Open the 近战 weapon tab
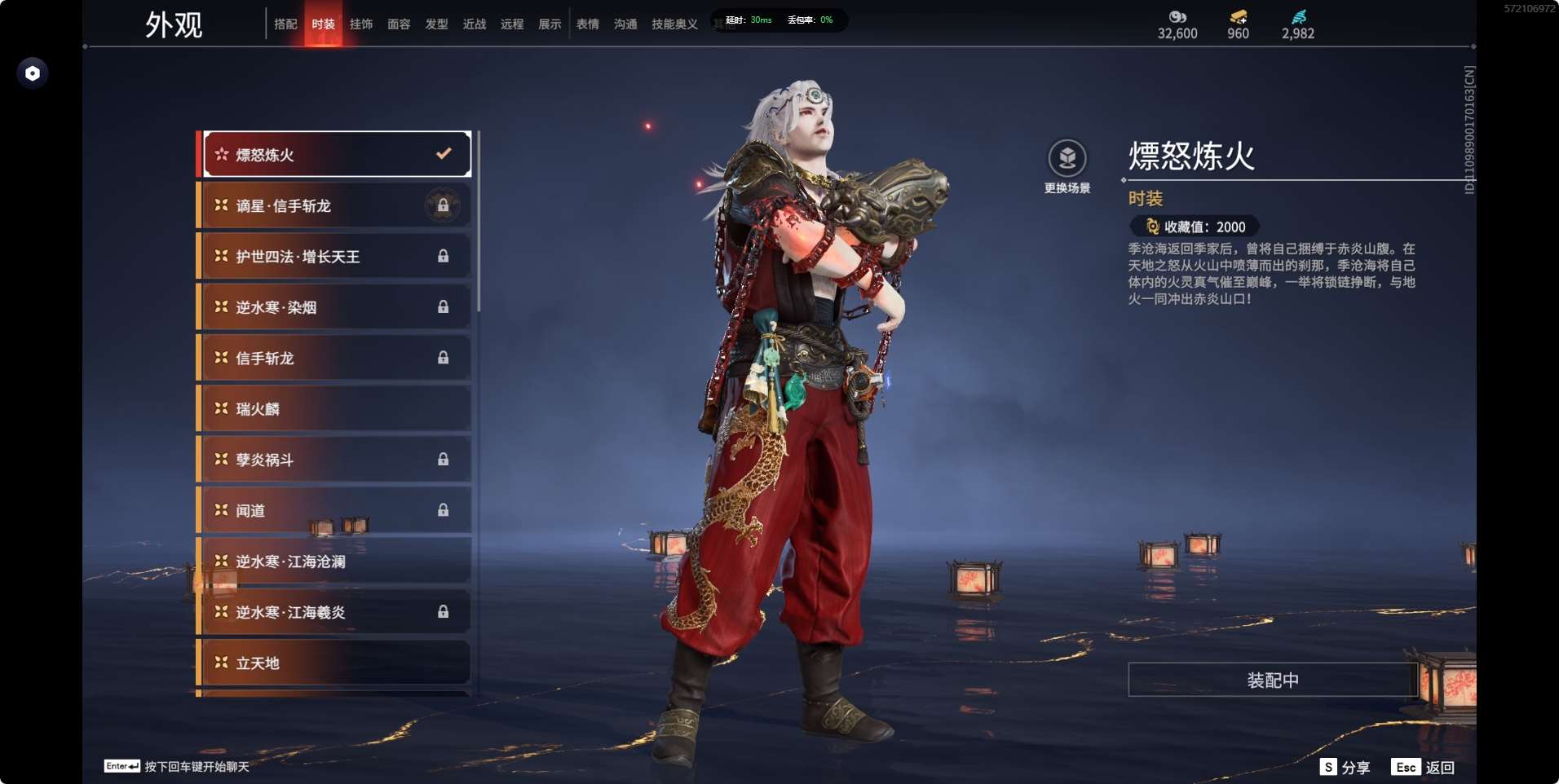 pos(475,24)
